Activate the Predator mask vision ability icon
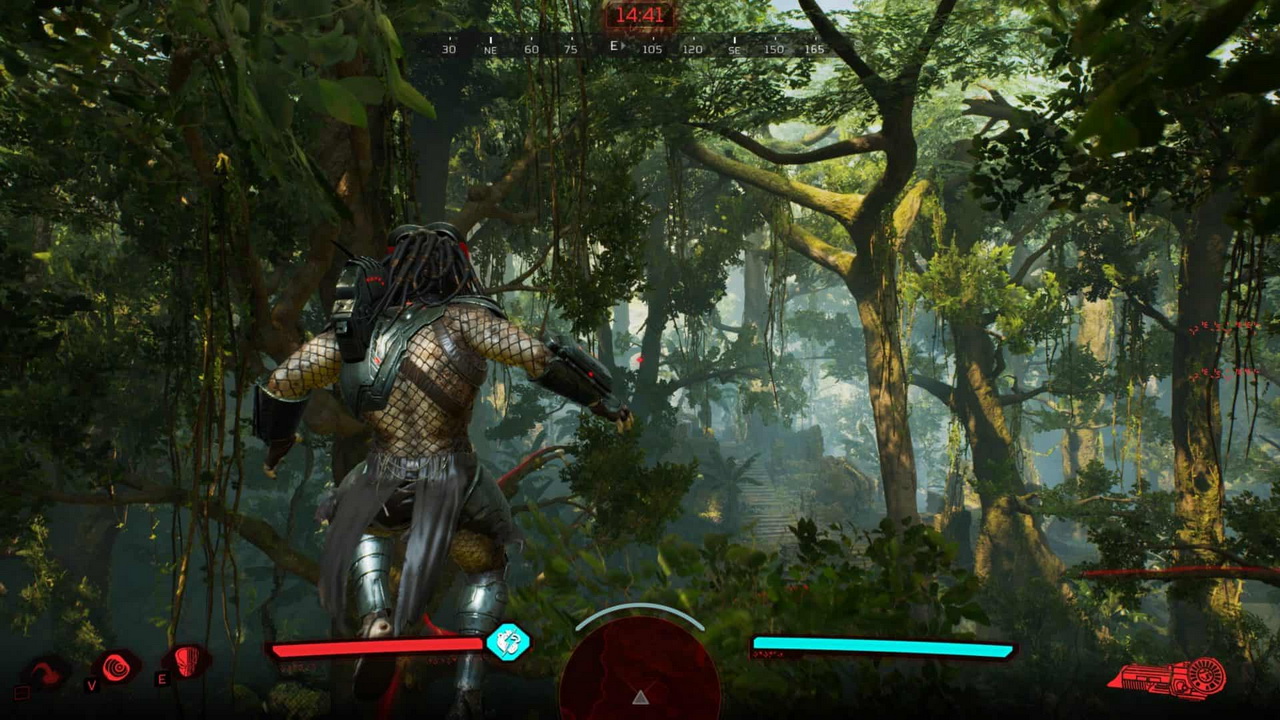Viewport: 1280px width, 720px height. pyautogui.click(x=188, y=661)
